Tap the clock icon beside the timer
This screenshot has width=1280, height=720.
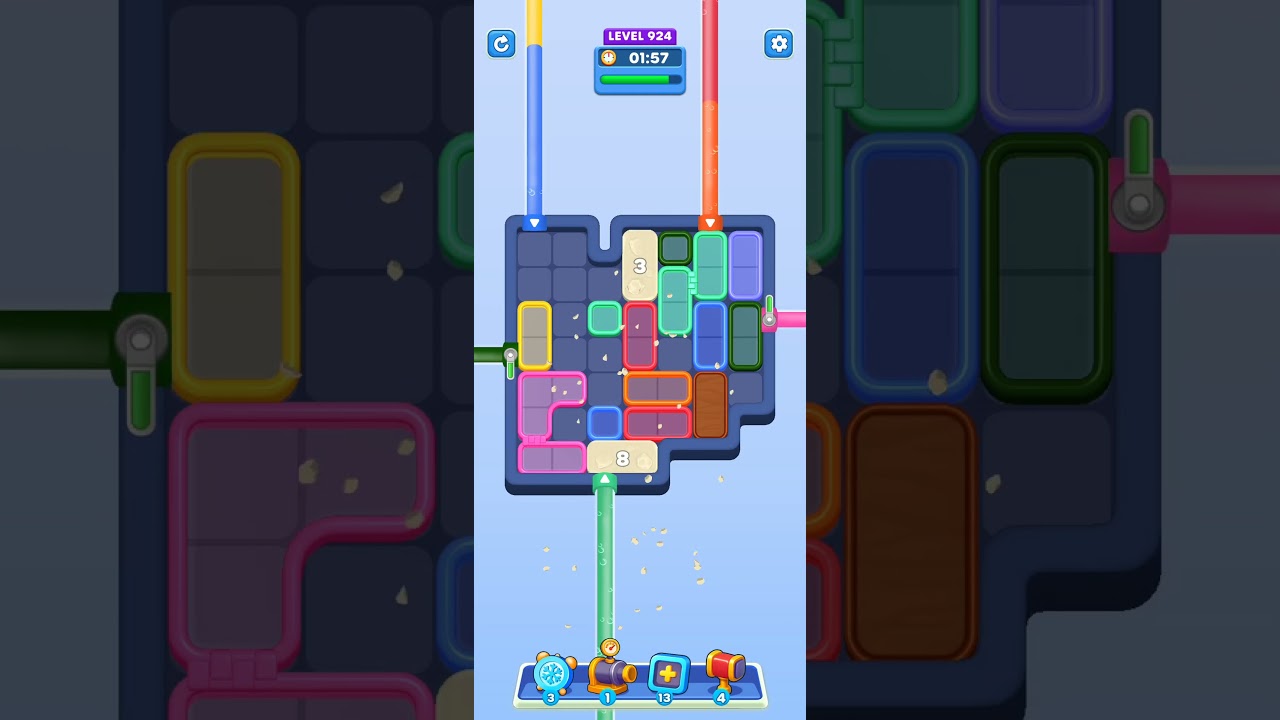608,58
